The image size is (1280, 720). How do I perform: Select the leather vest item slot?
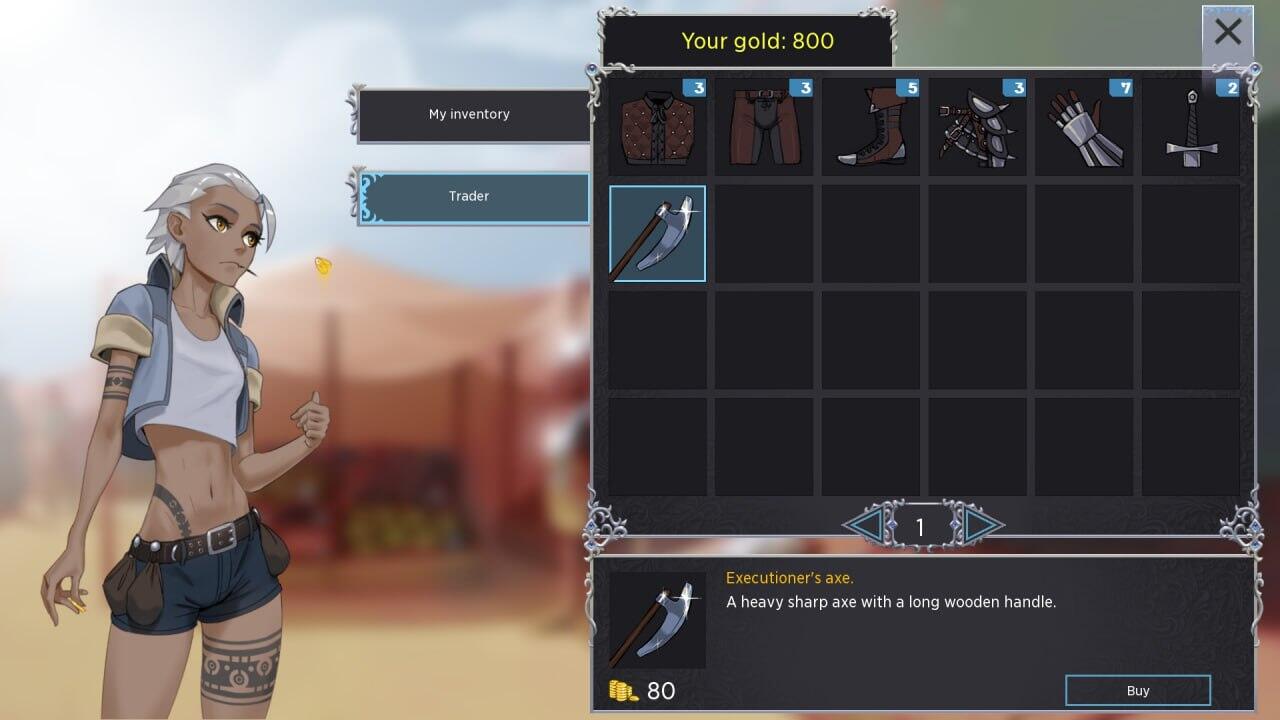click(x=657, y=127)
